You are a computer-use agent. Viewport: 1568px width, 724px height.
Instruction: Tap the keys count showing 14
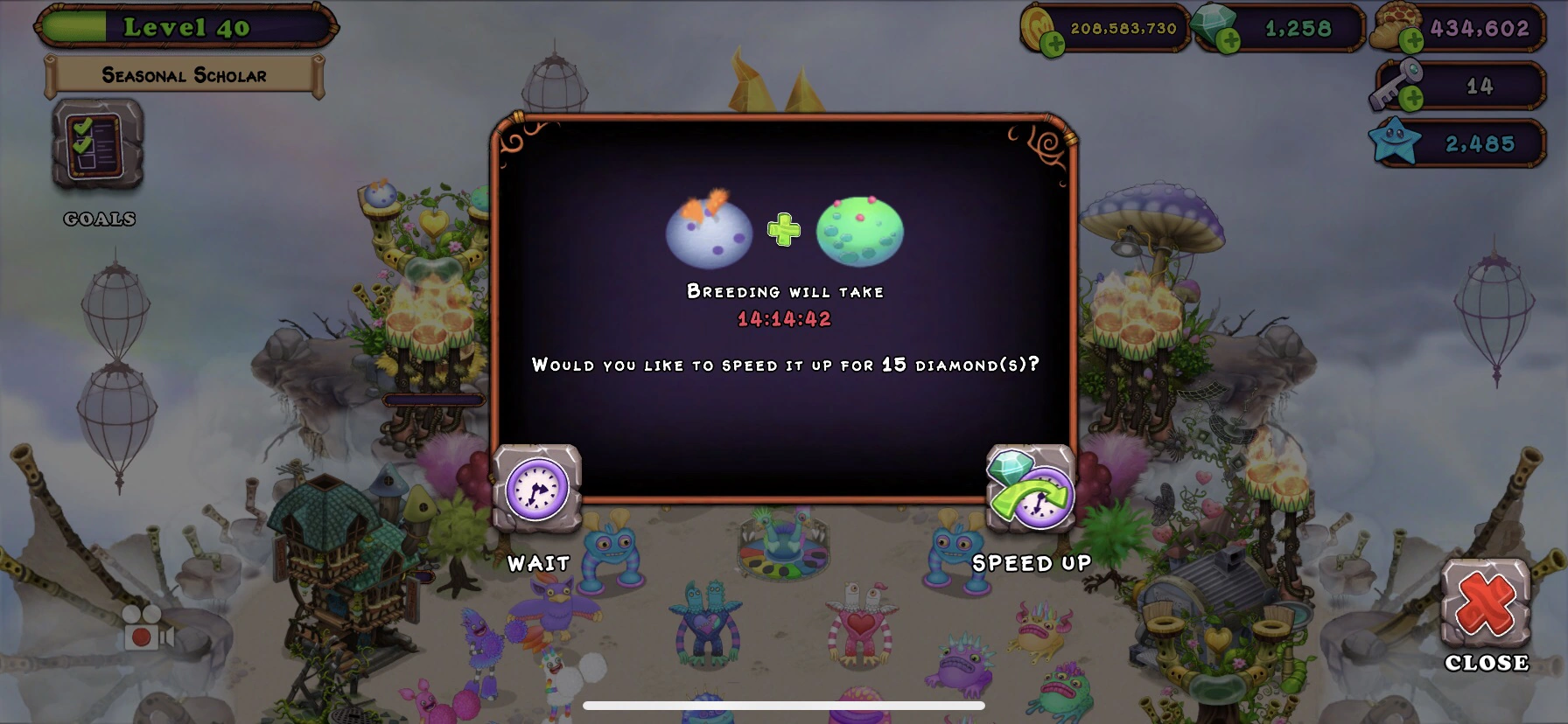[1480, 87]
